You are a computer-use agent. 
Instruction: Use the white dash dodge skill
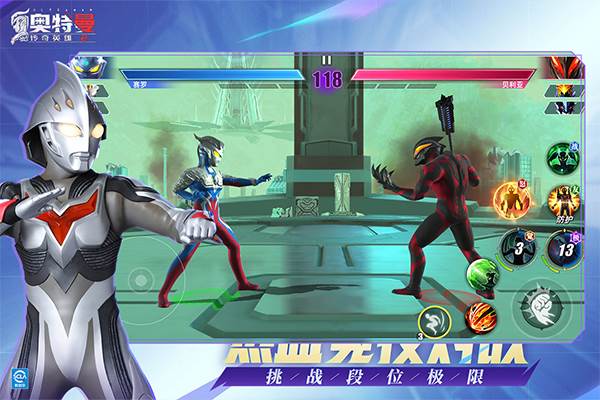point(434,321)
